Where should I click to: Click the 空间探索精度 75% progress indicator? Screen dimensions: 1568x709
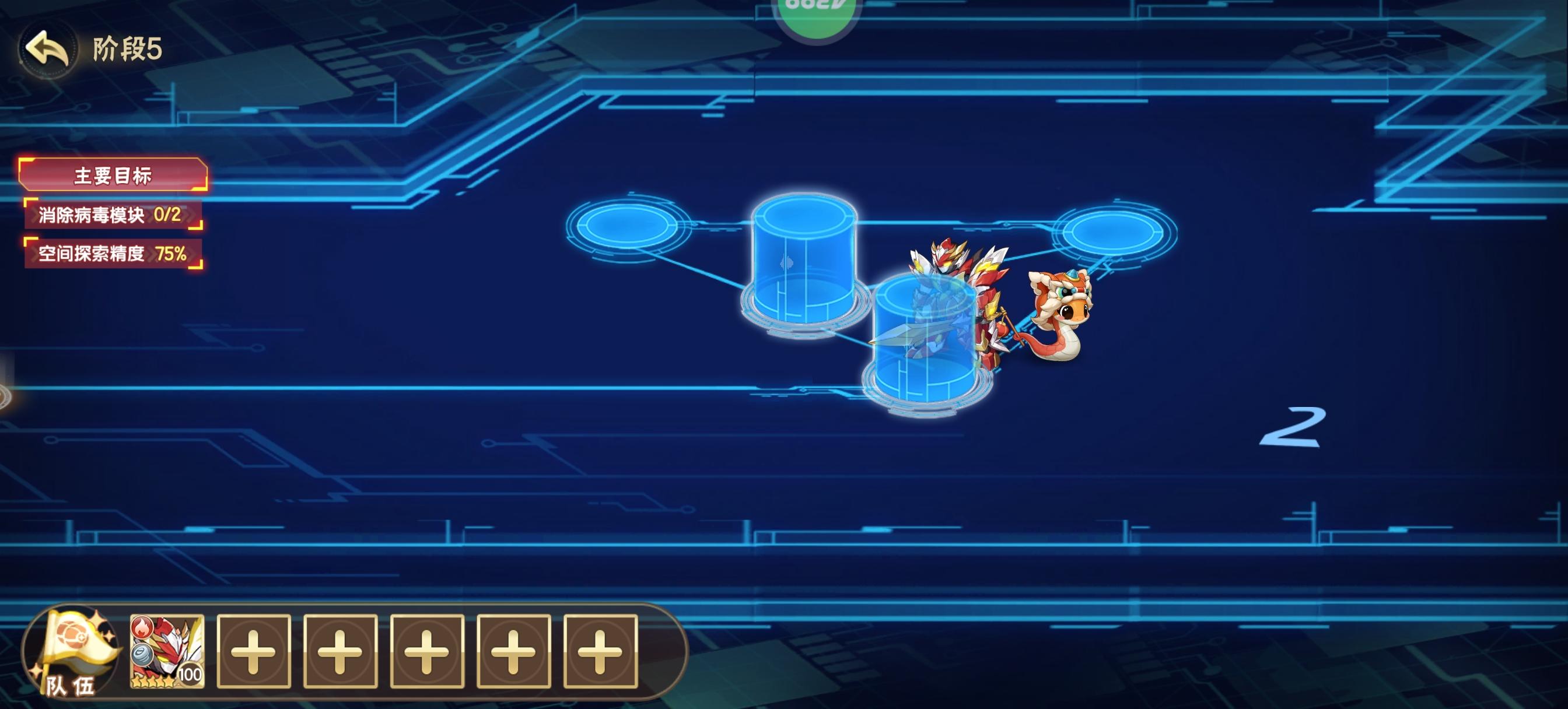(x=111, y=252)
